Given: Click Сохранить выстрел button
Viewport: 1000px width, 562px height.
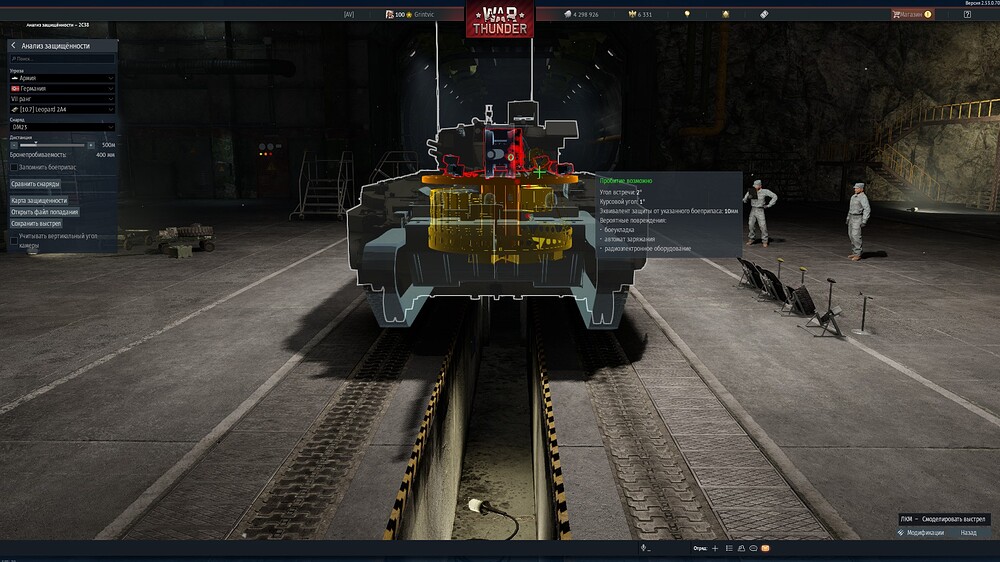Looking at the screenshot, I should [x=37, y=224].
